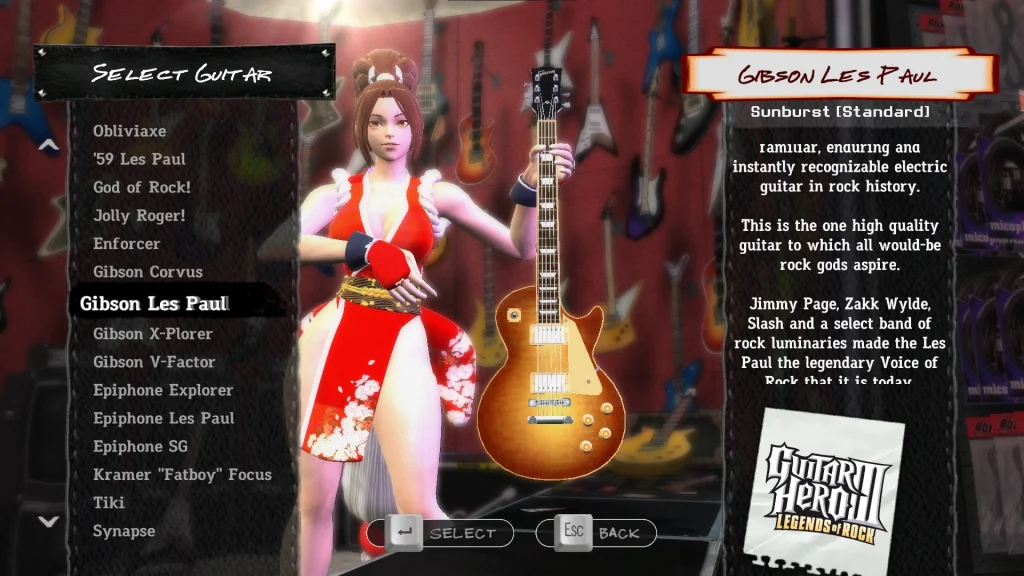Pick the God of Rock! guitar

[x=142, y=187]
